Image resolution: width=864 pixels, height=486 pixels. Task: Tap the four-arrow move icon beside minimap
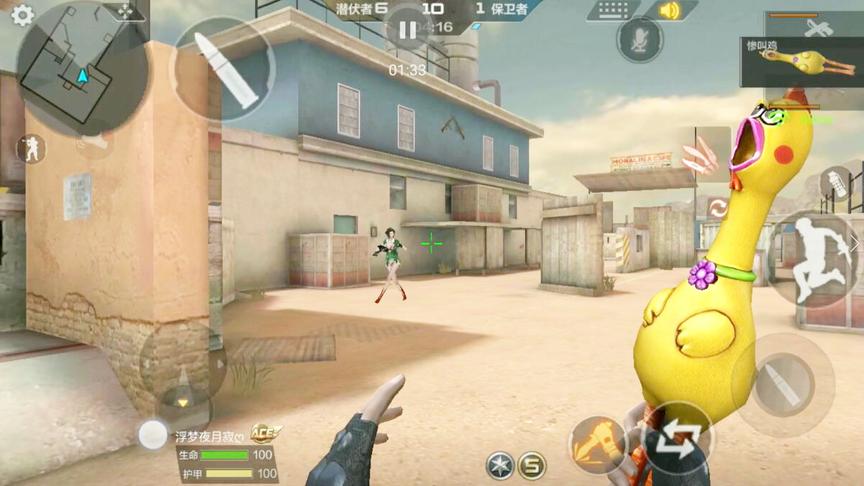click(x=126, y=10)
